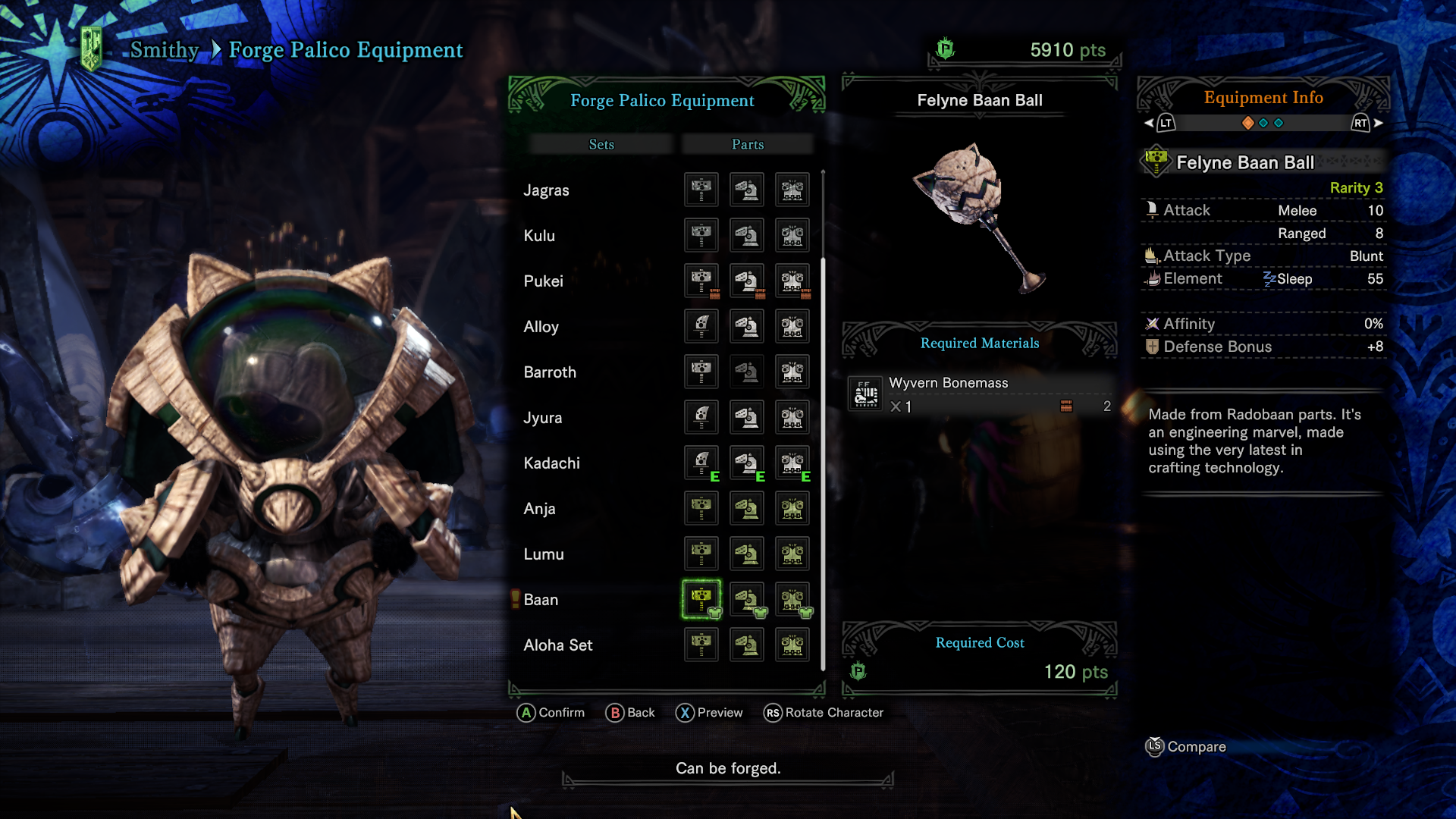Choose the Aloha Set helmet part icon
This screenshot has width=1456, height=819.
click(x=747, y=645)
